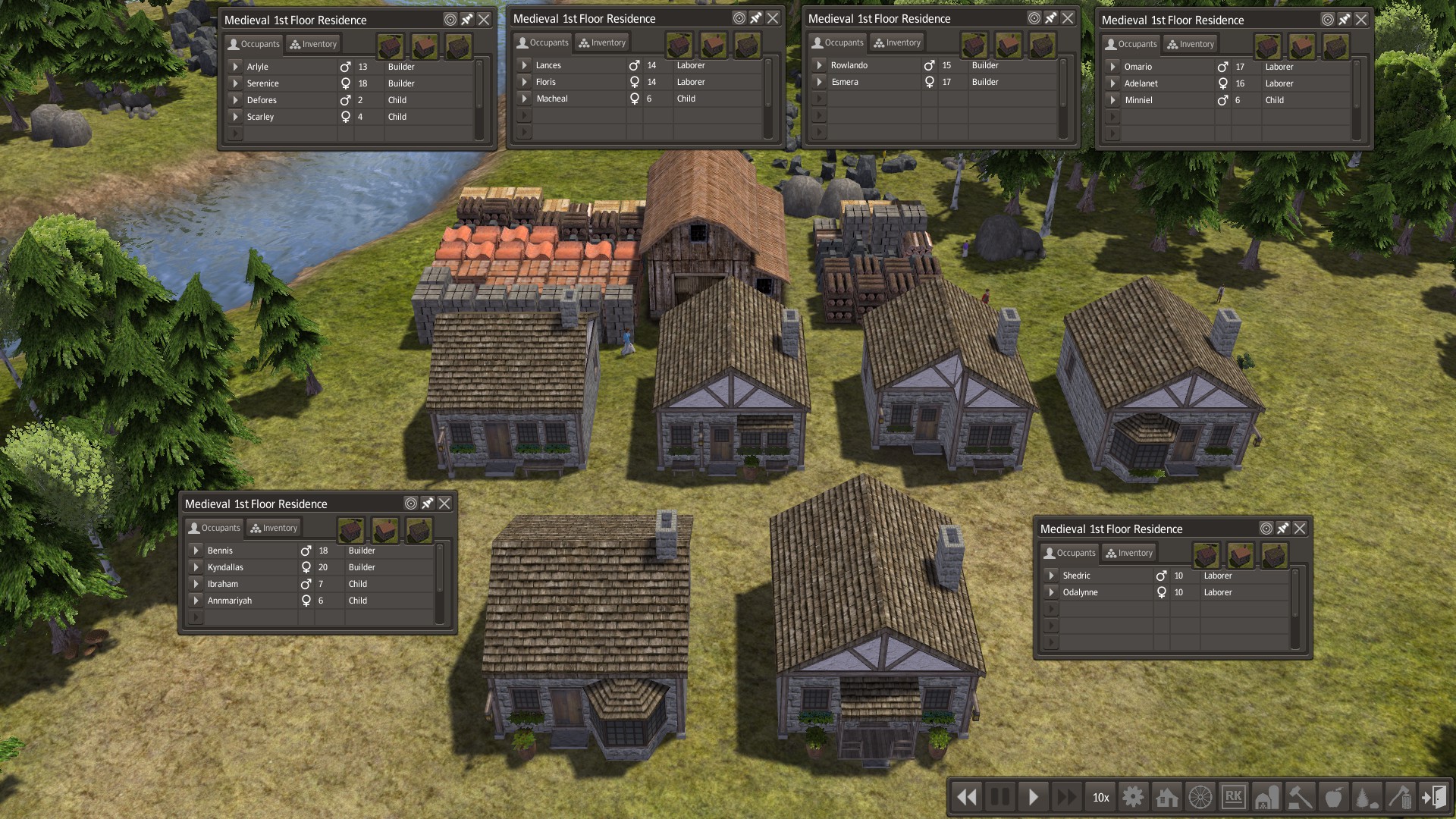Open the apple food production menu

click(1334, 797)
